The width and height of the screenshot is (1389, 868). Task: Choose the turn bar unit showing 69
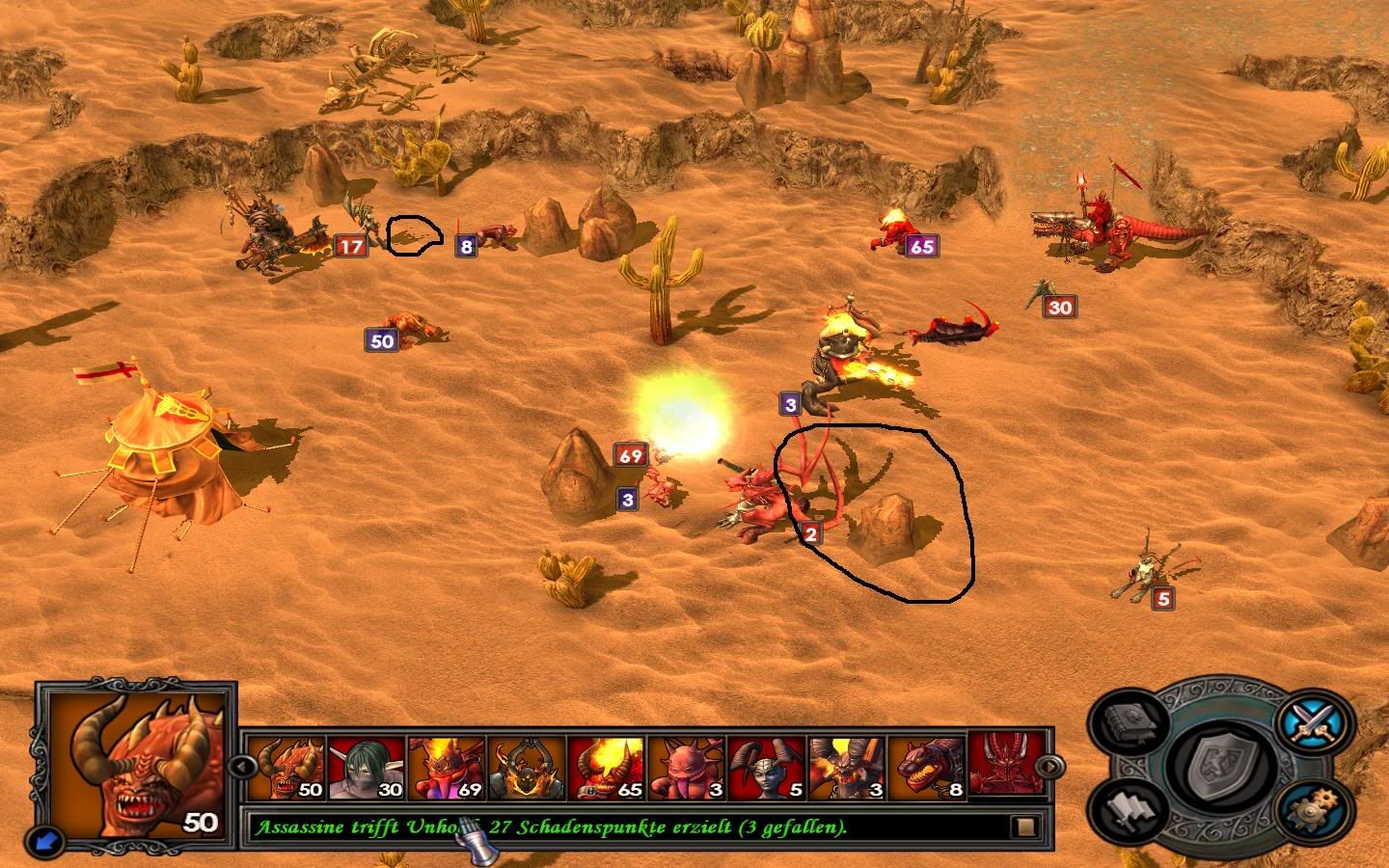(447, 769)
